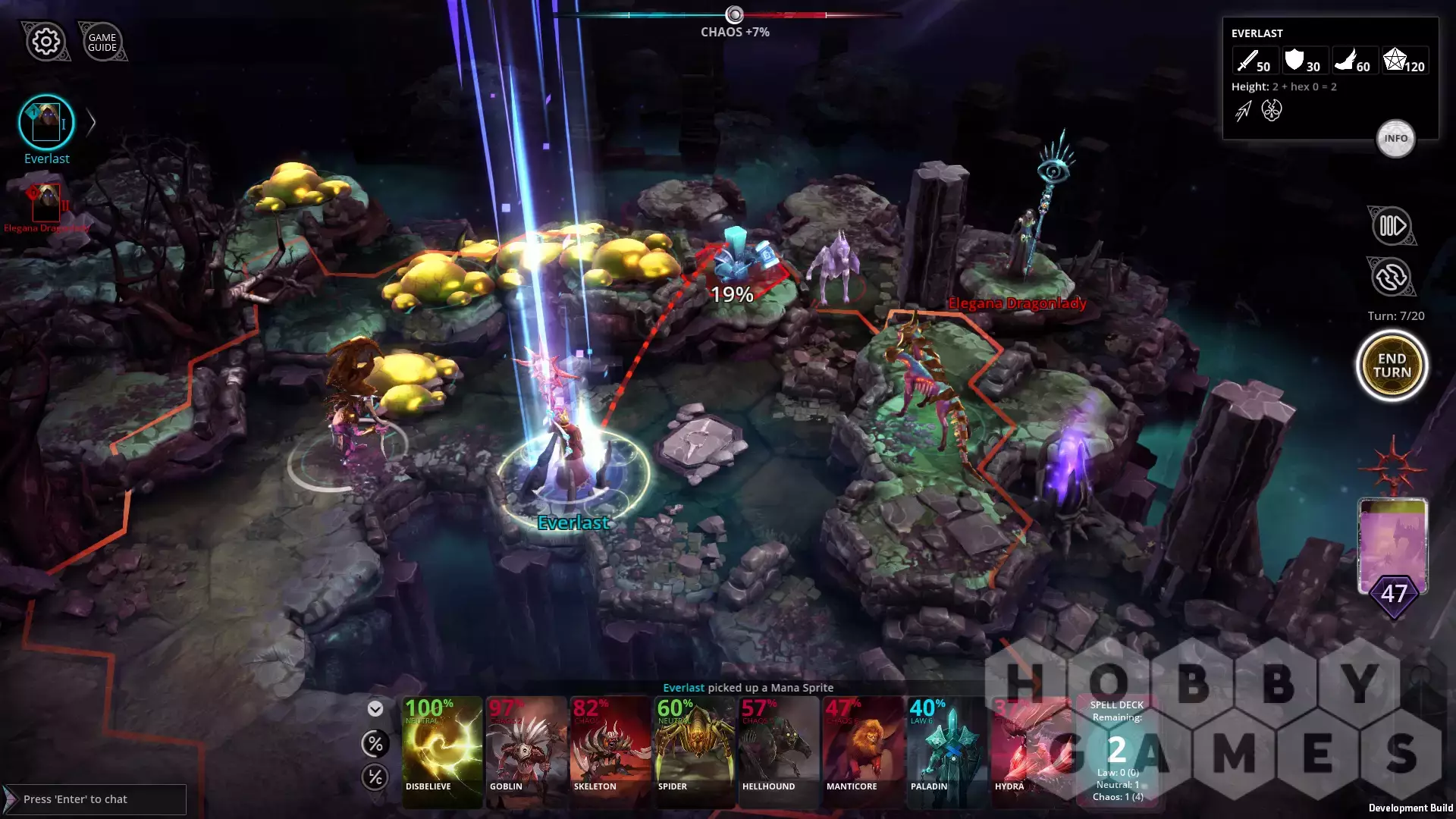Select the Skeleton summon card
The width and height of the screenshot is (1456, 819).
click(x=610, y=751)
